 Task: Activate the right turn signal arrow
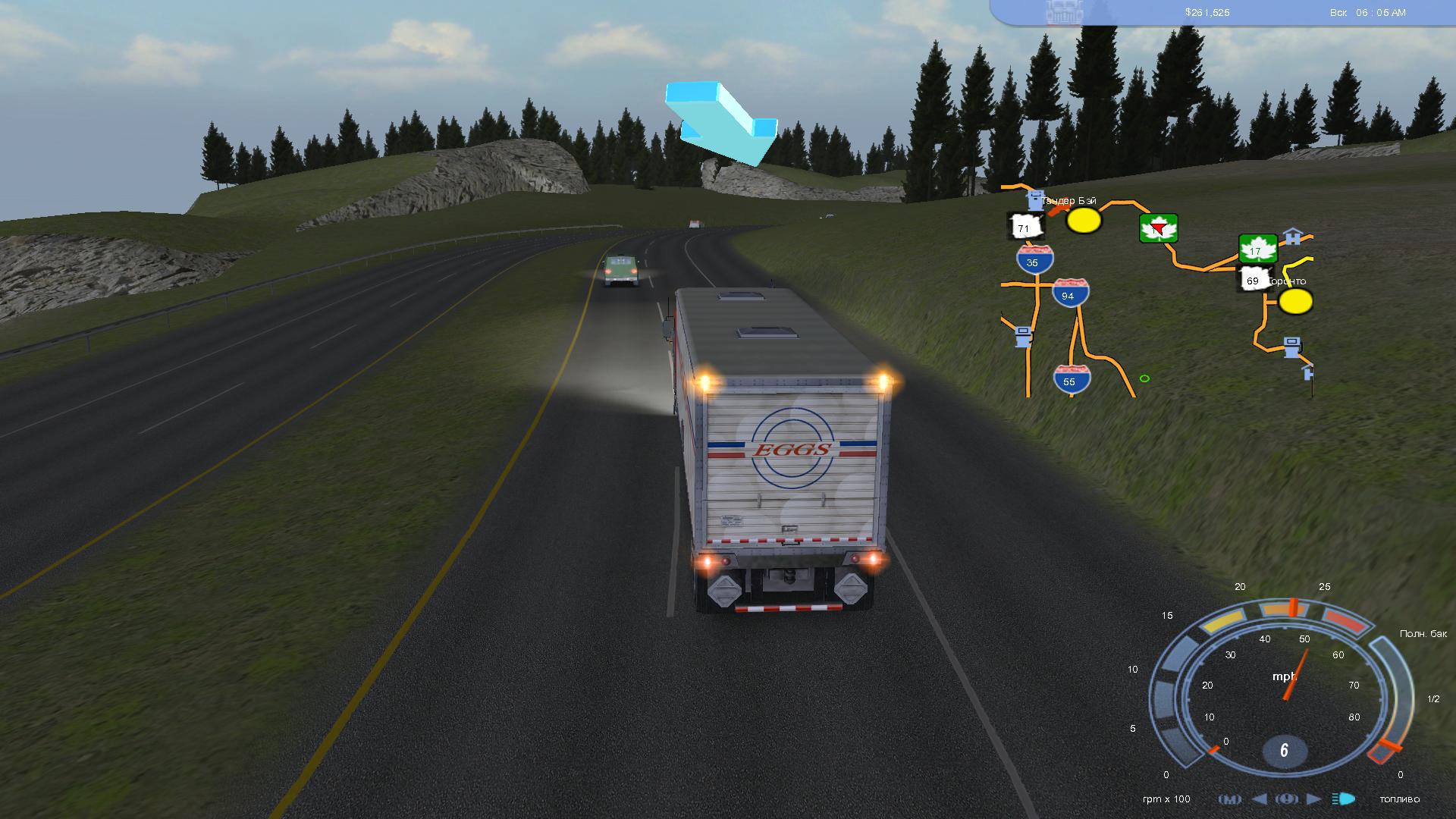coord(1313,799)
